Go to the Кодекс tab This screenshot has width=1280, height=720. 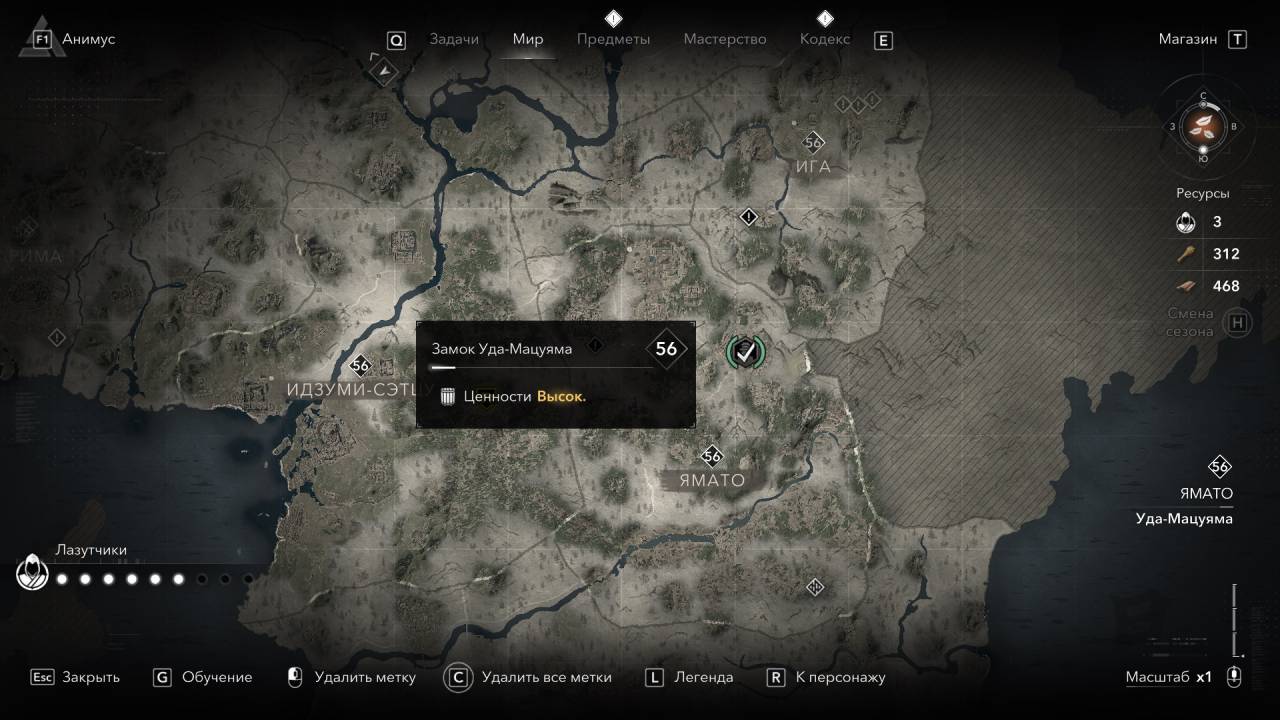point(825,39)
